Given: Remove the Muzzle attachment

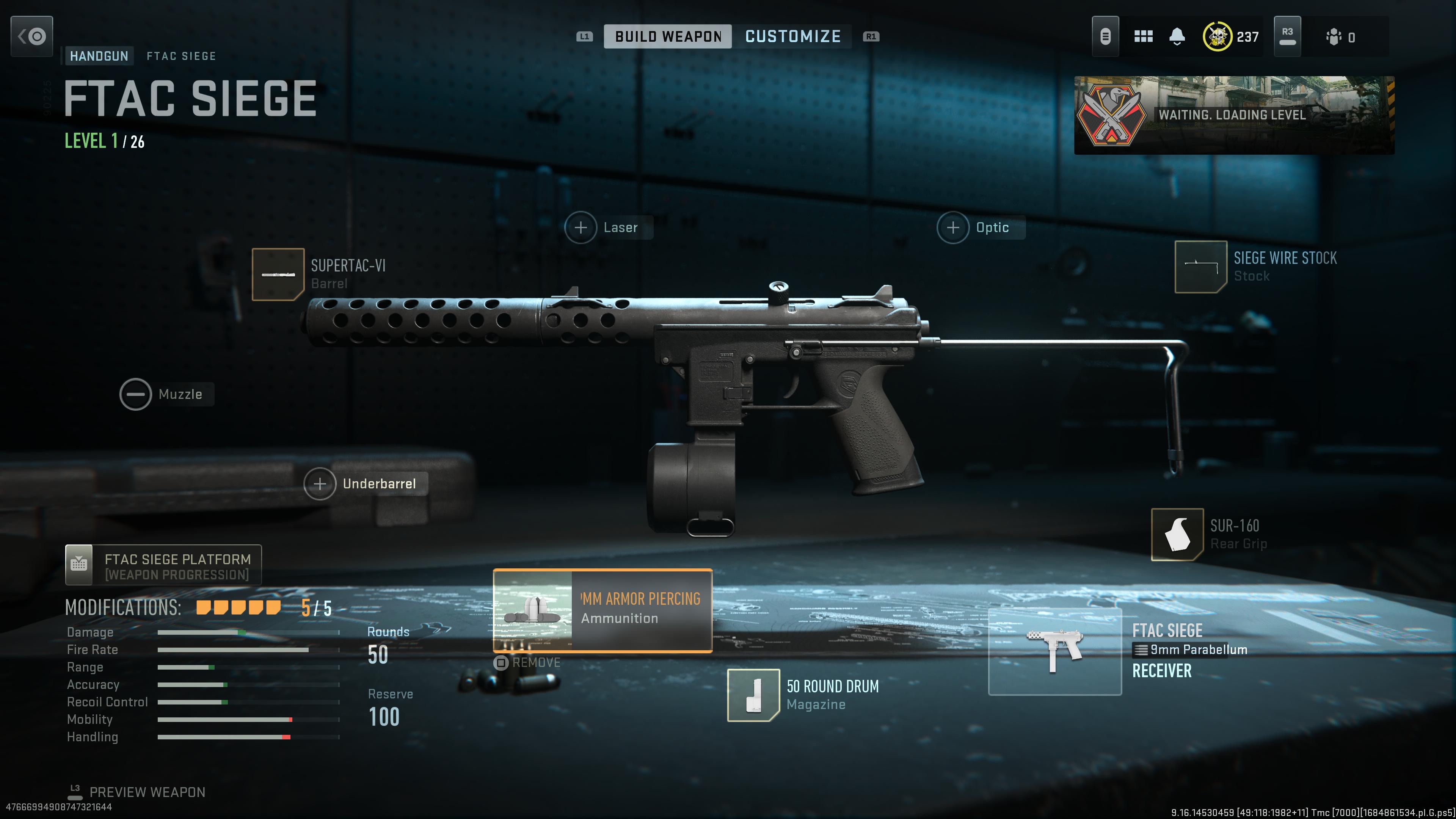Looking at the screenshot, I should [136, 394].
